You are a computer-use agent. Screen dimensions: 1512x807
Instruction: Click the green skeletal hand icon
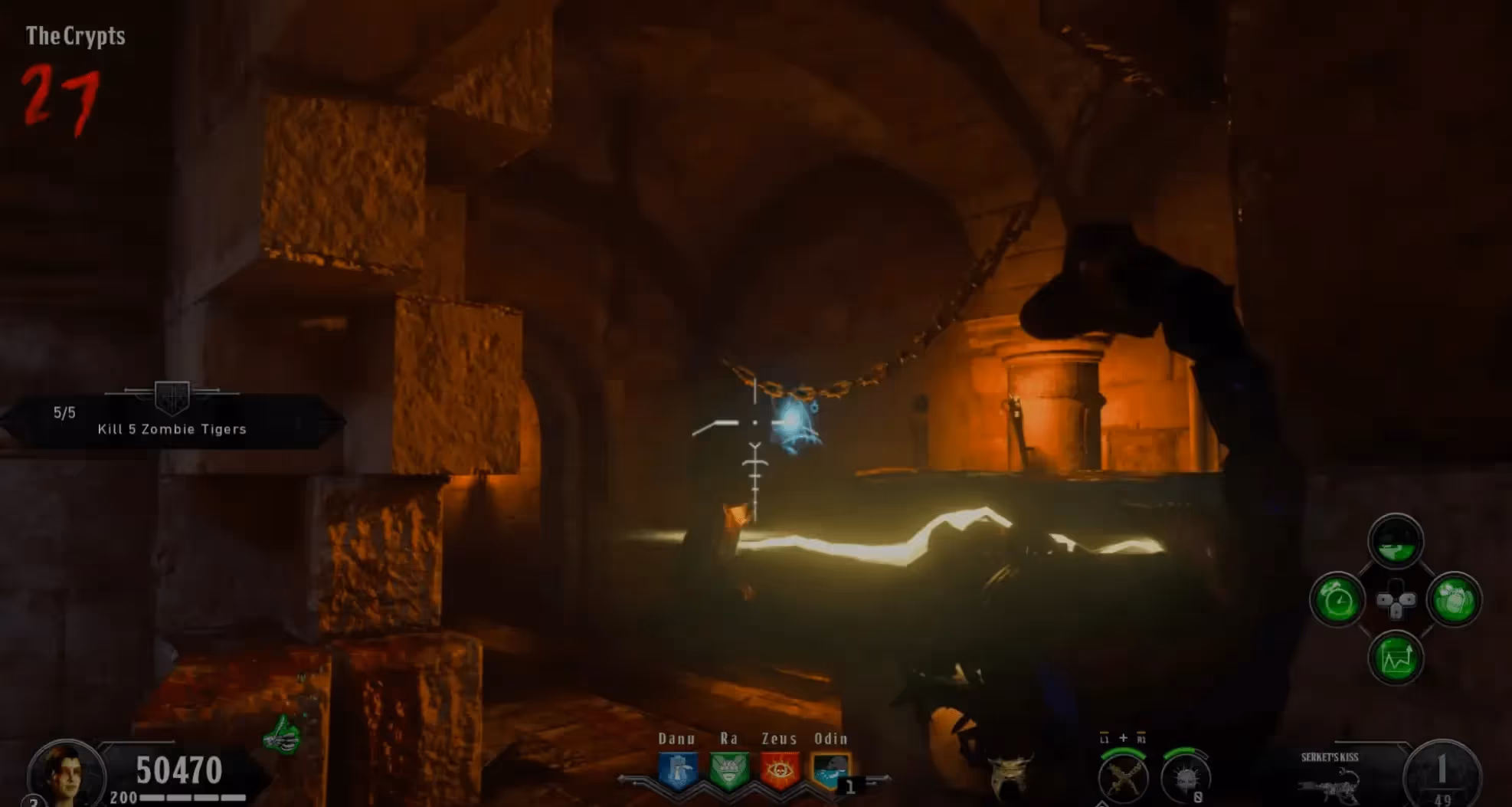tap(282, 736)
